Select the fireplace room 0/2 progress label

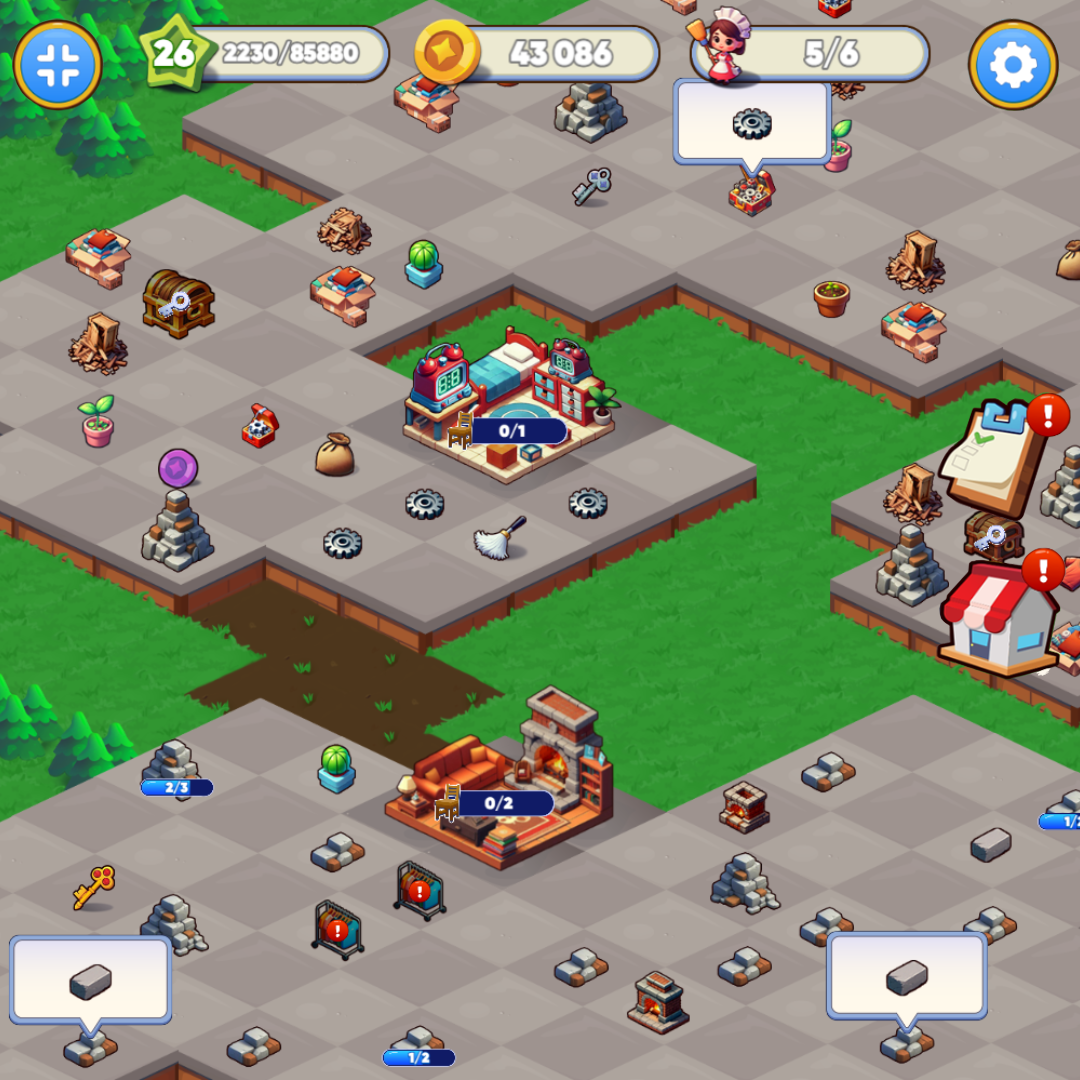tap(498, 803)
